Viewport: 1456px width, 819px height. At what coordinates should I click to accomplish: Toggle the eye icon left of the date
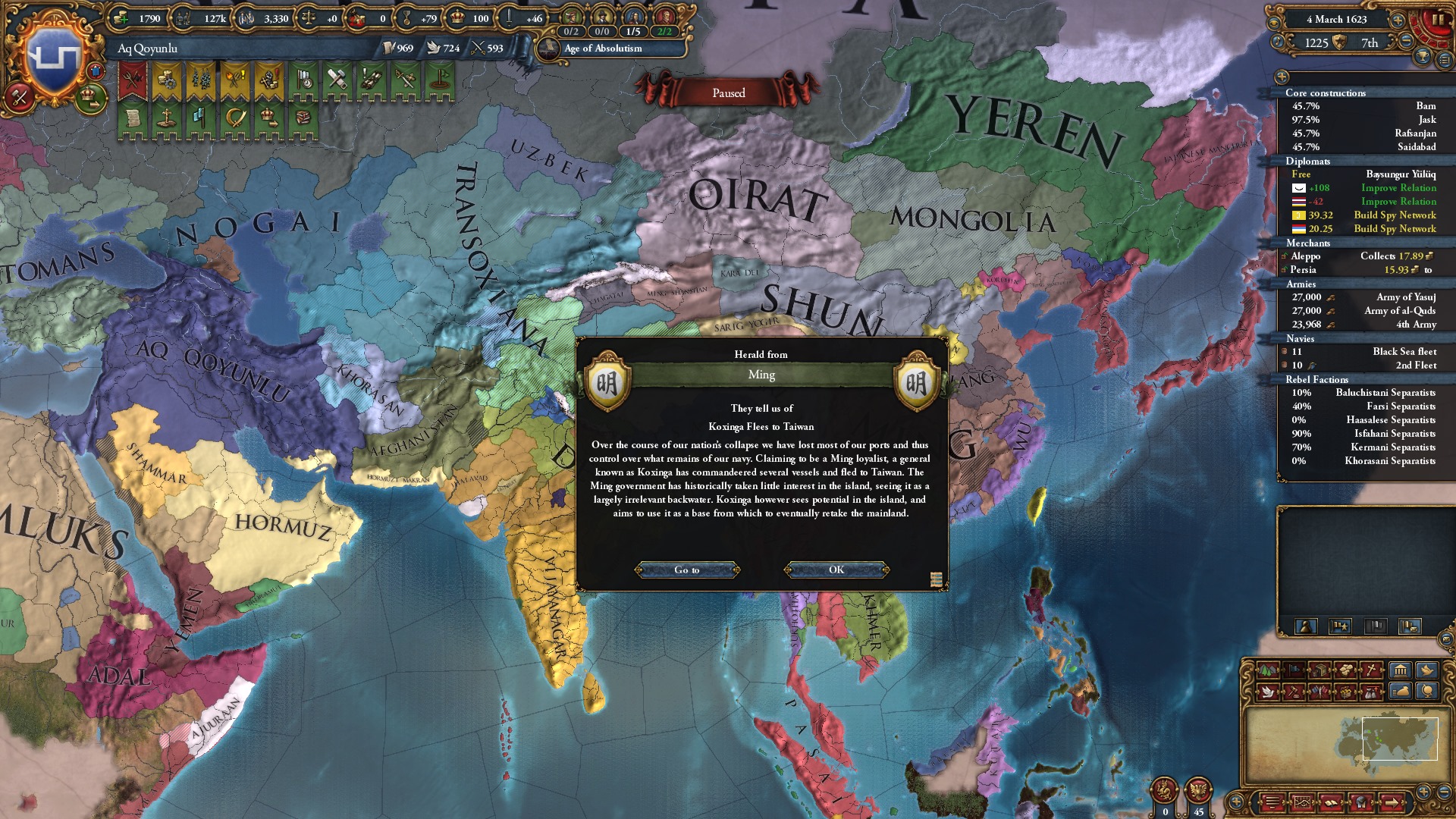(1273, 22)
